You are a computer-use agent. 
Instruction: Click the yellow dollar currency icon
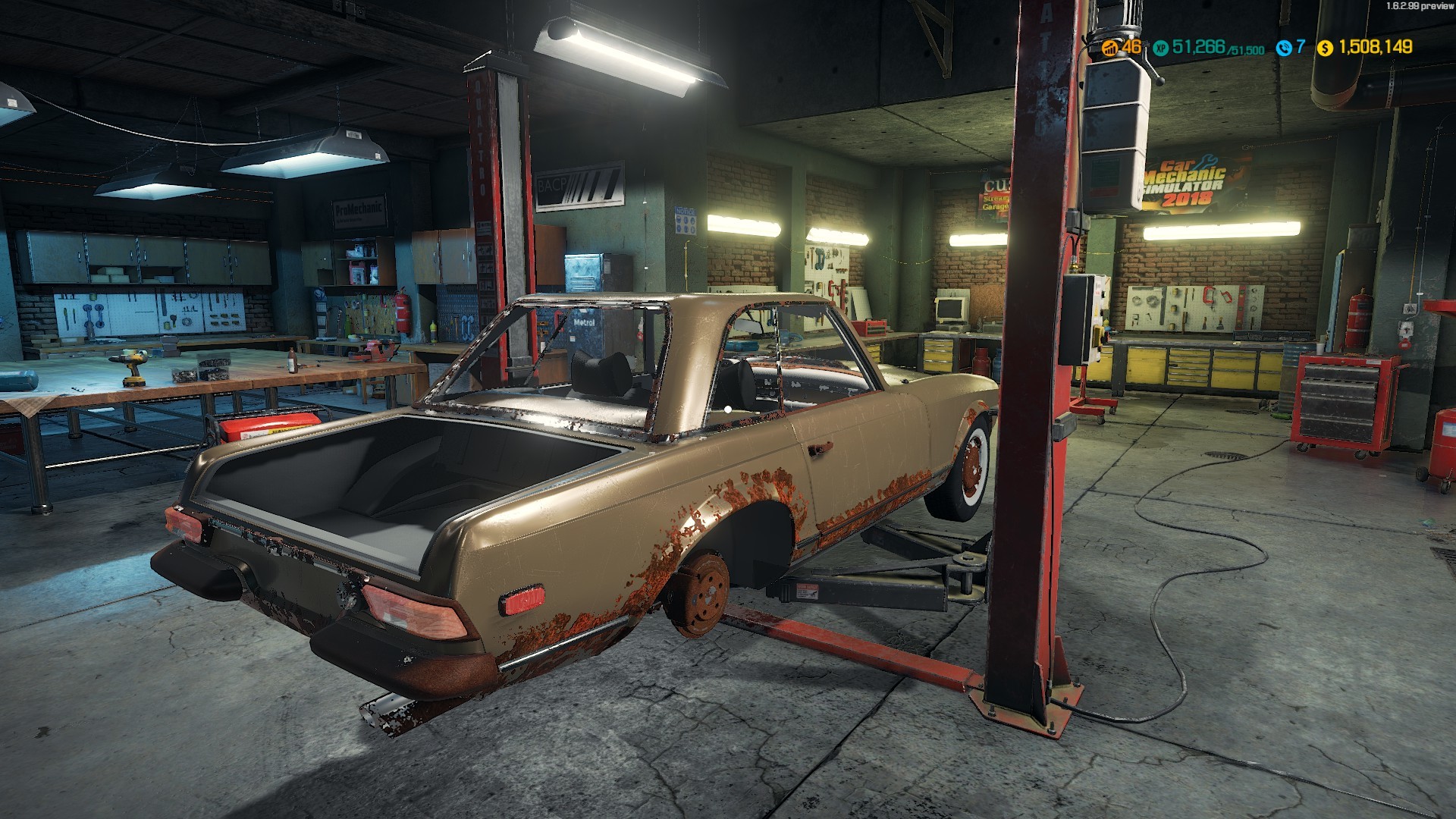[x=1325, y=48]
